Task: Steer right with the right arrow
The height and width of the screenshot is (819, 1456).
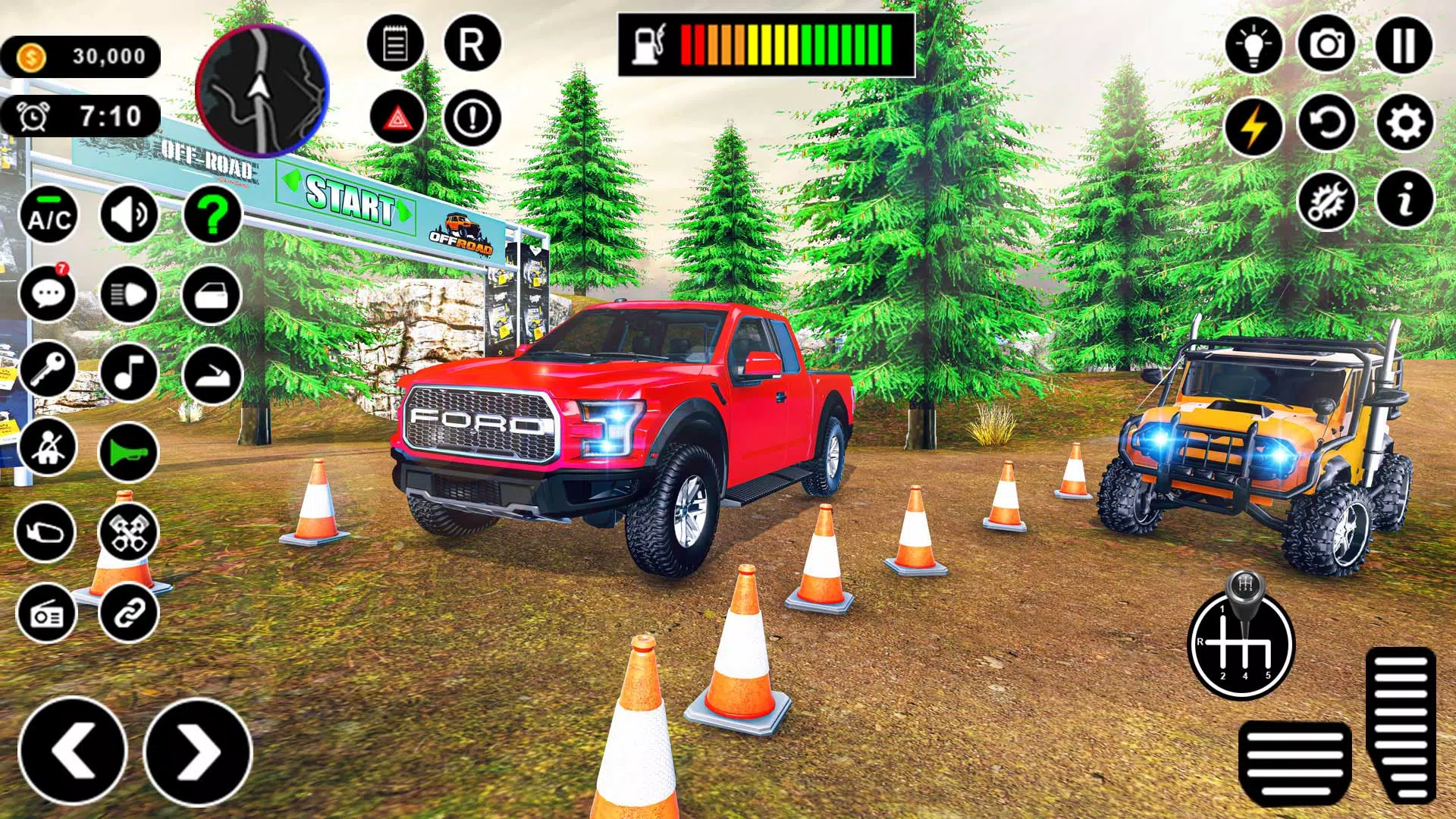Action: click(x=197, y=751)
